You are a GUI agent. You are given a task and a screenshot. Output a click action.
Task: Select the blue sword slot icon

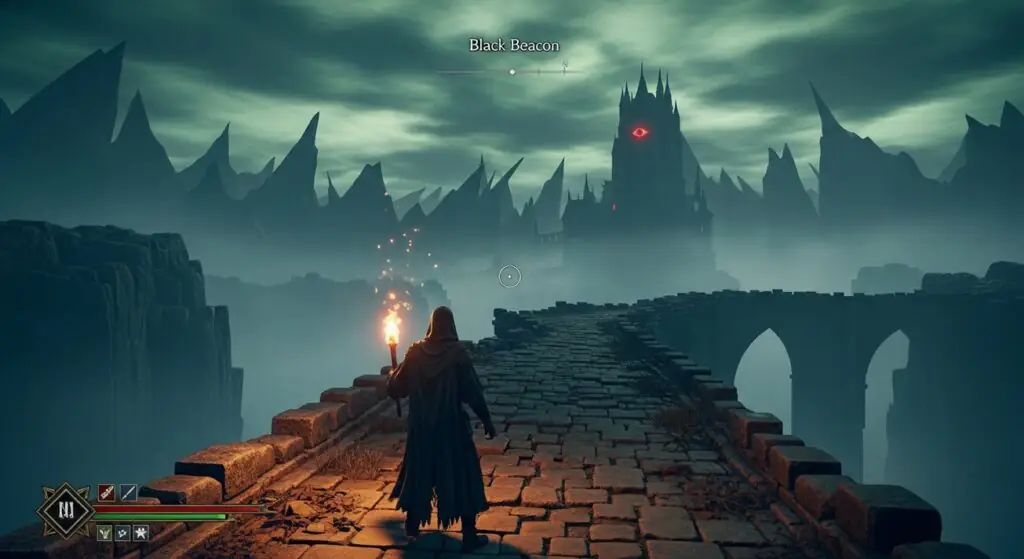(x=128, y=492)
